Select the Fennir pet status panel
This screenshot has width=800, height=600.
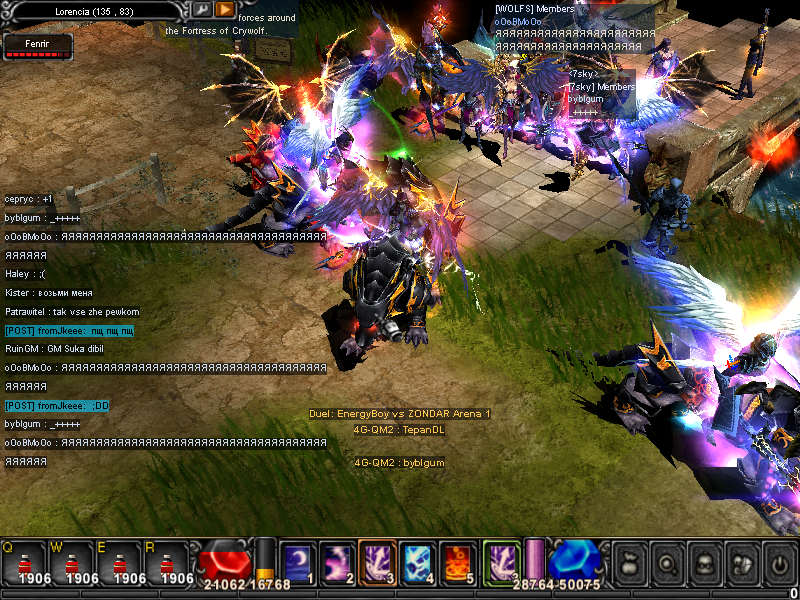[x=37, y=45]
